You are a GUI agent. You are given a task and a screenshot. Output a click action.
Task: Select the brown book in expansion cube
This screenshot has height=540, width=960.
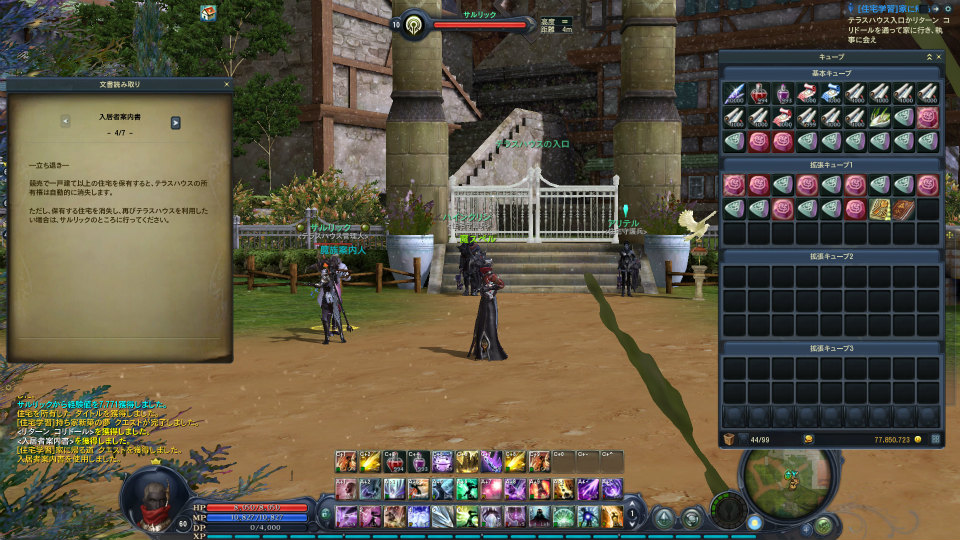[904, 209]
